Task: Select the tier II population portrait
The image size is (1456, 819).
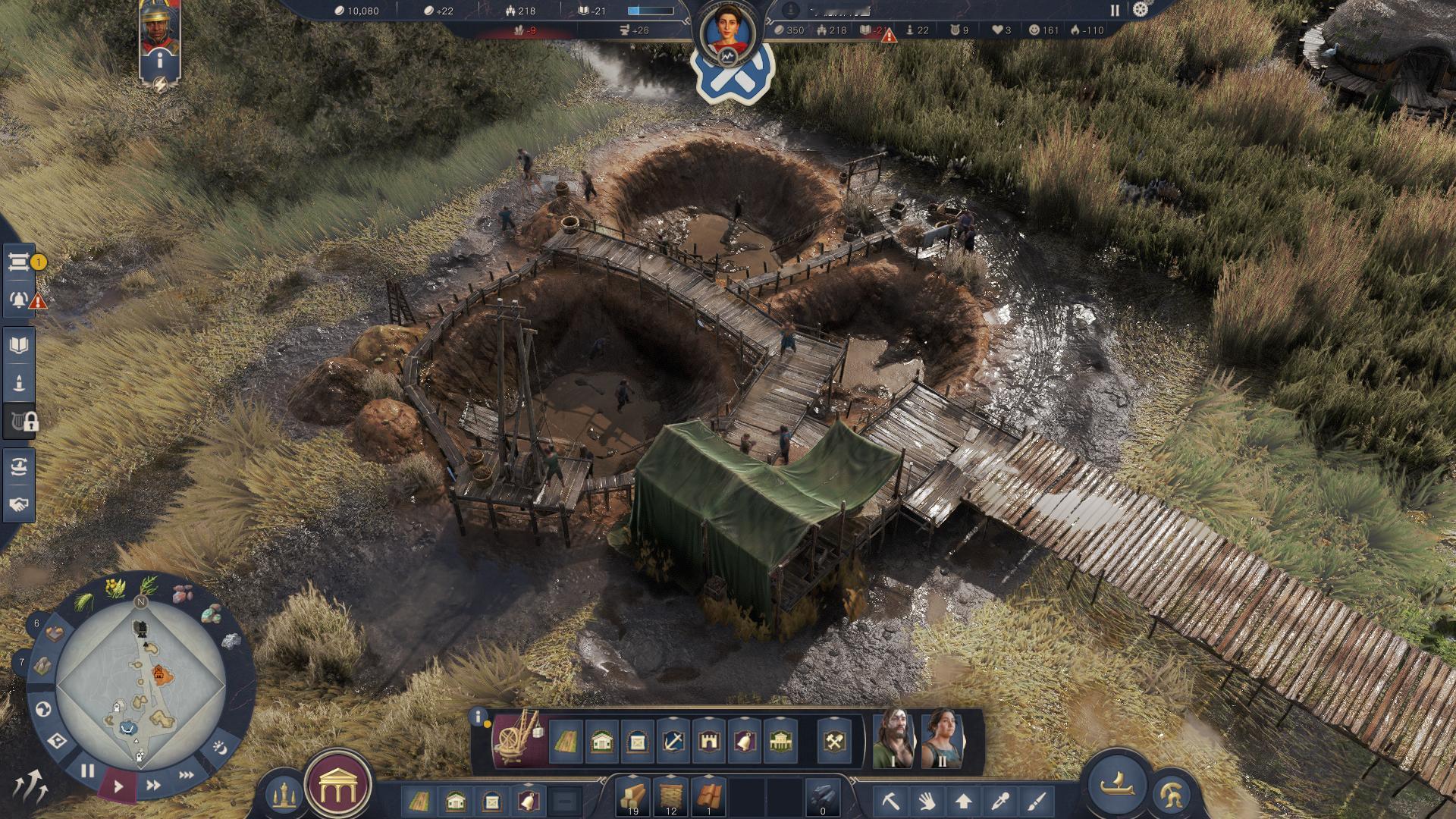Action: tap(942, 739)
